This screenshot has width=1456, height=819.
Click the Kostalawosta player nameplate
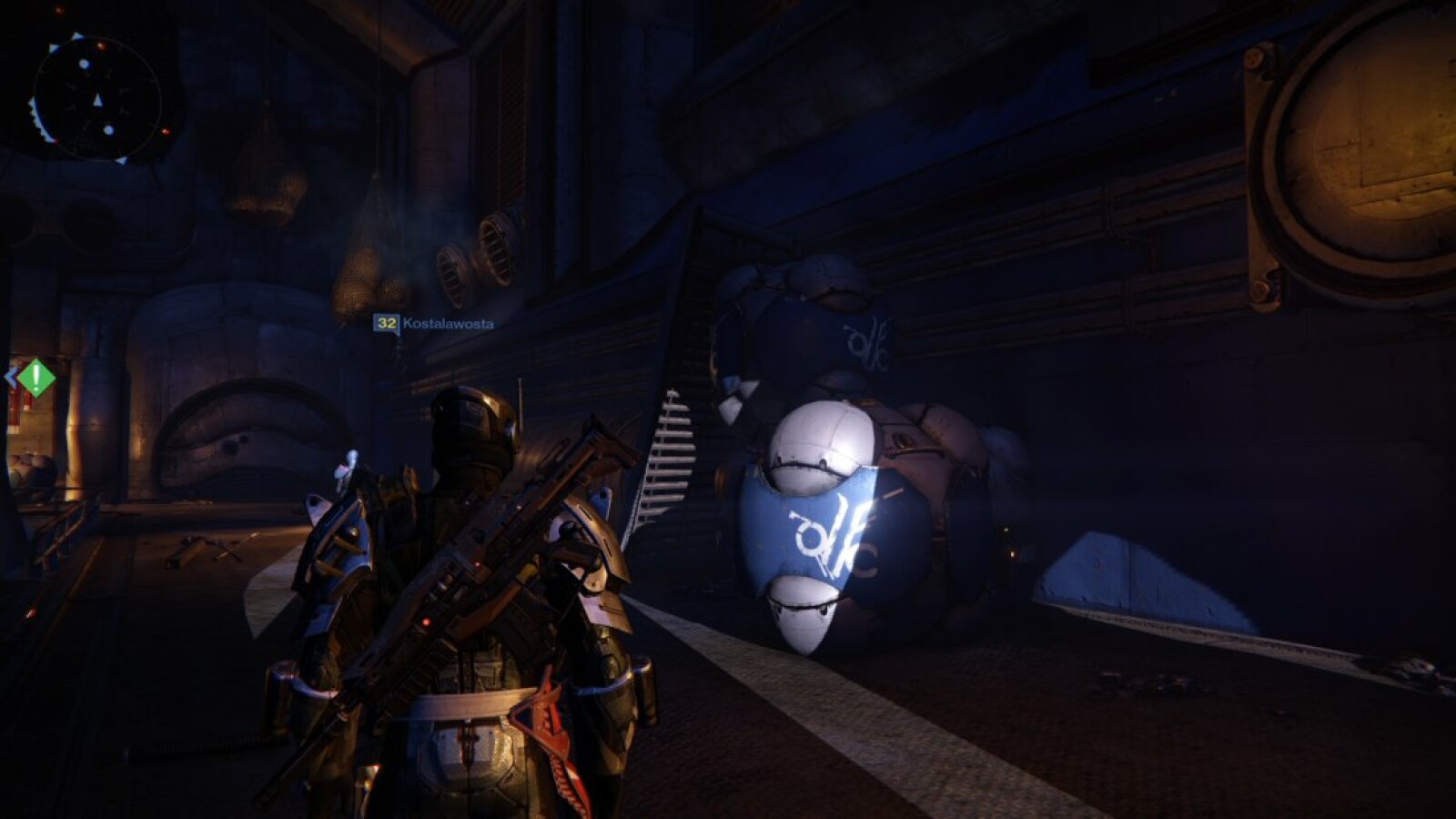pyautogui.click(x=435, y=324)
